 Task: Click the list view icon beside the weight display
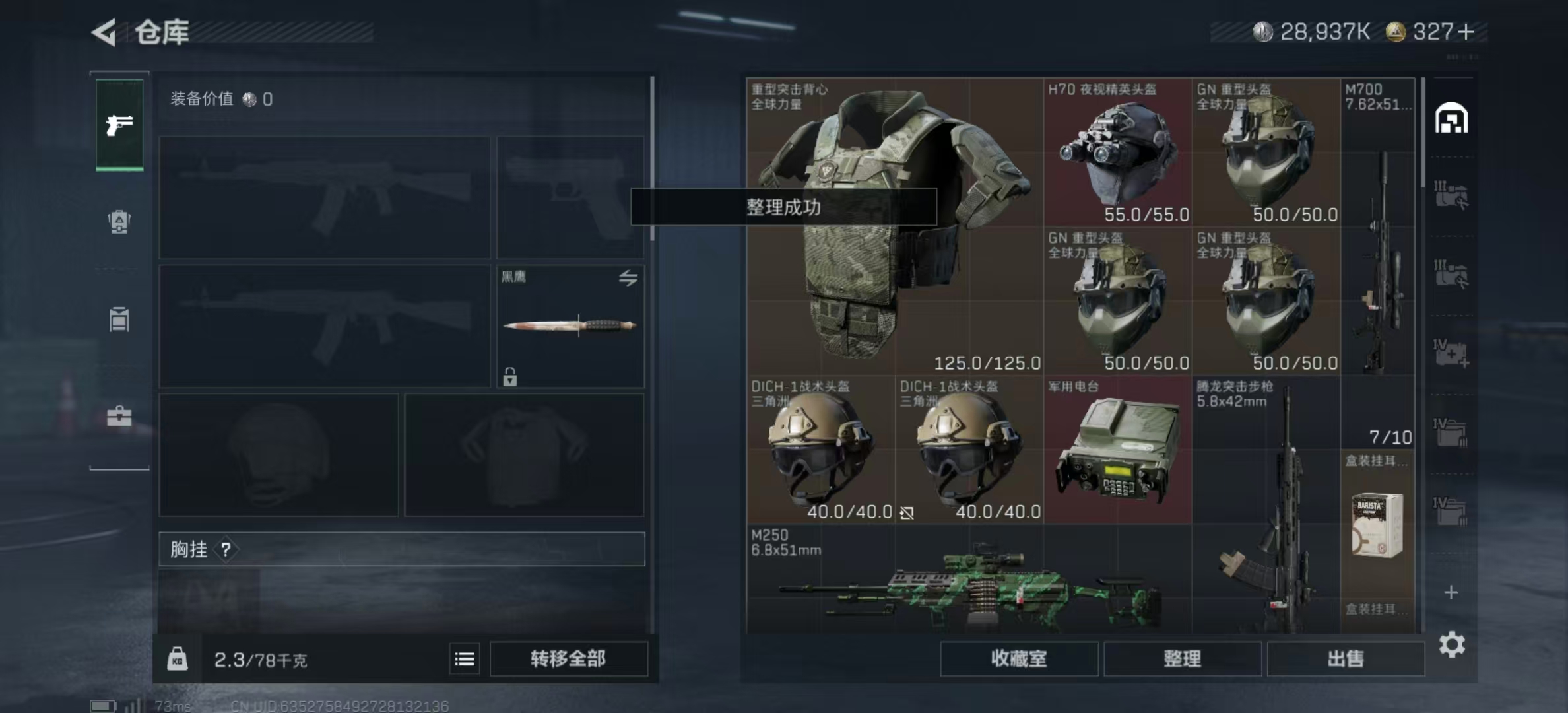(465, 659)
